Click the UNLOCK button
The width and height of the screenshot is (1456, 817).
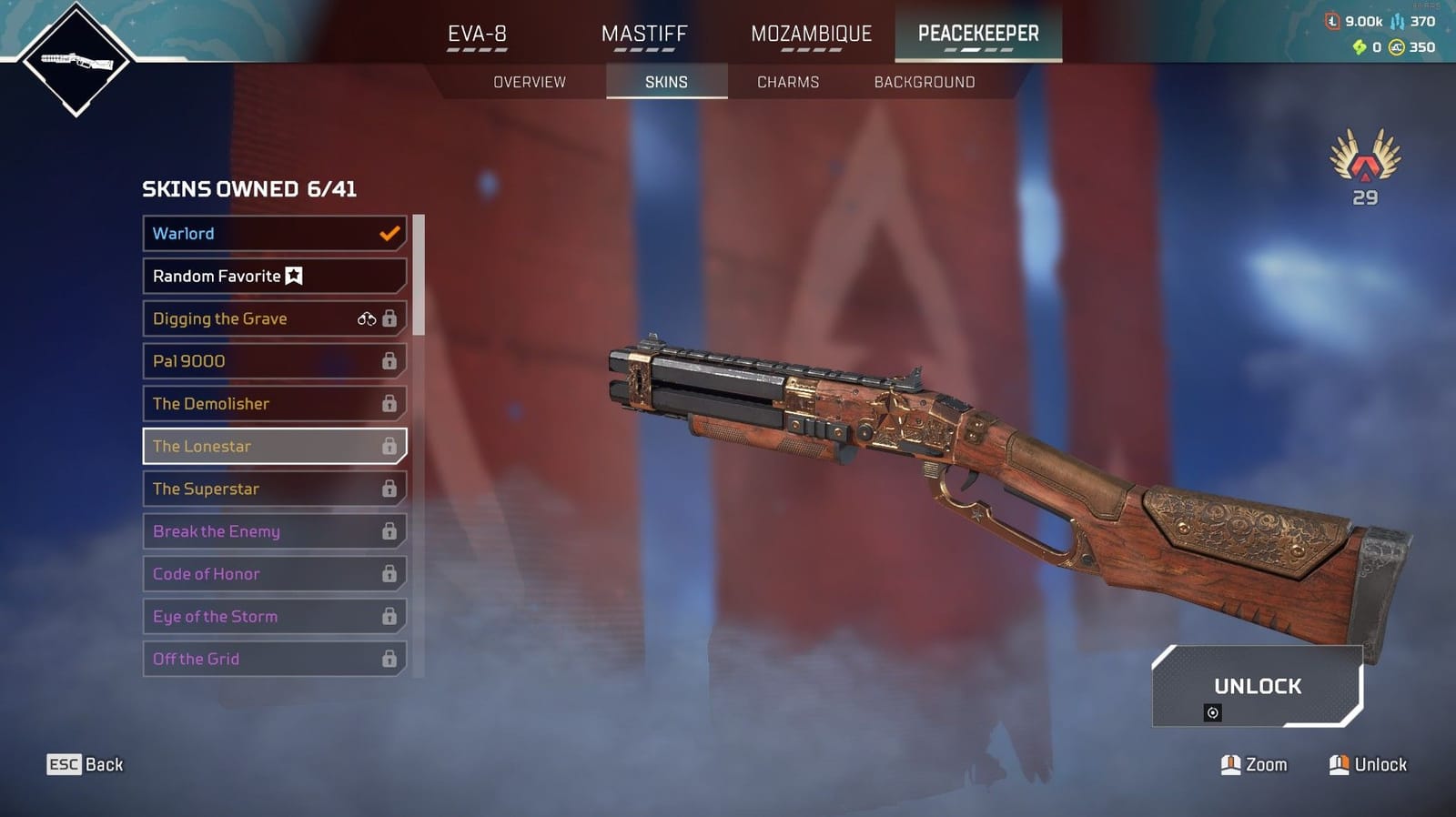[1259, 687]
